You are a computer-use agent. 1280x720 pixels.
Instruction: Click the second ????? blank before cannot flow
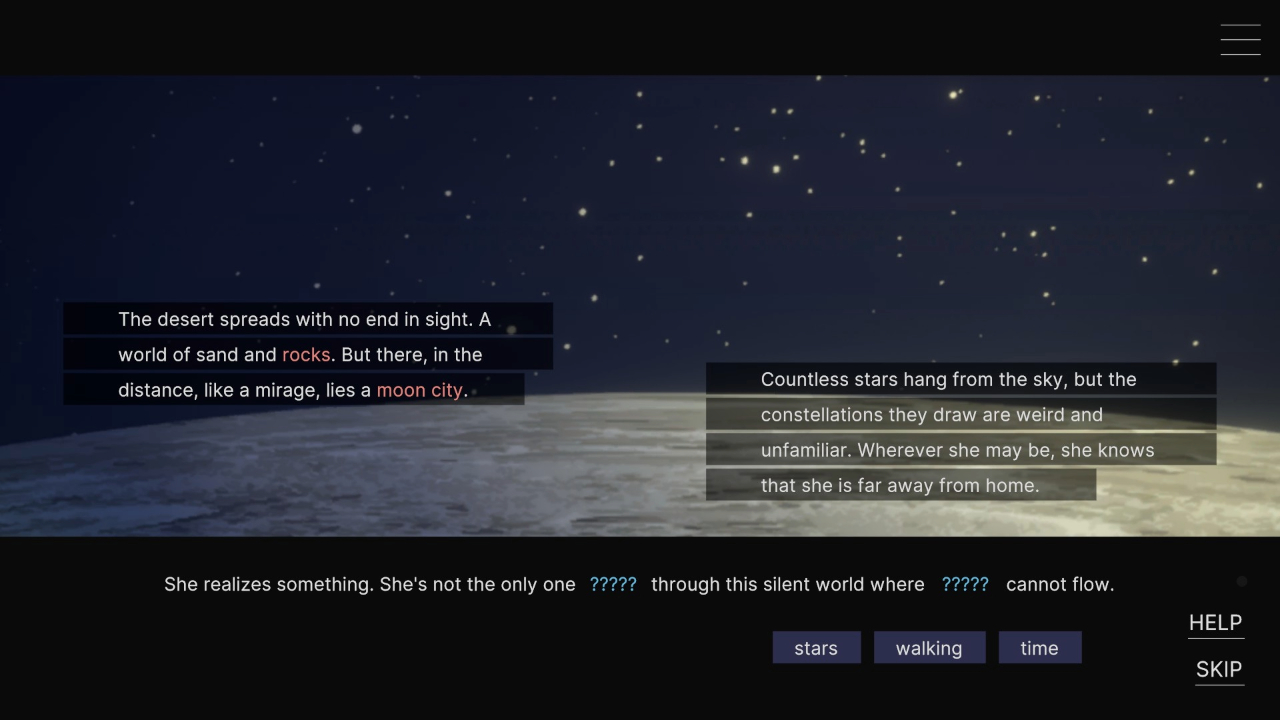[x=964, y=584]
